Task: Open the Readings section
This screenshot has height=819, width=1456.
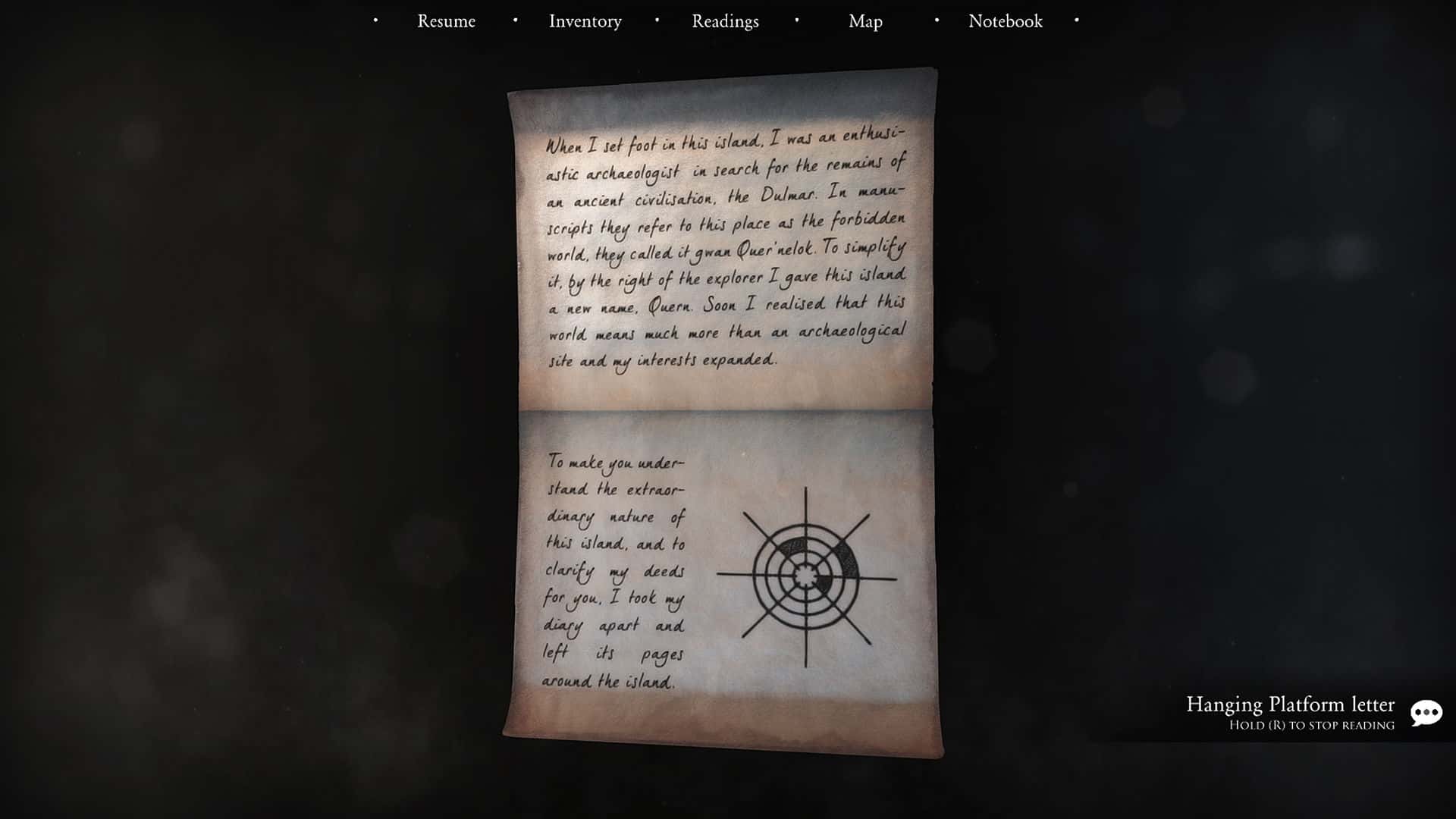Action: (724, 21)
